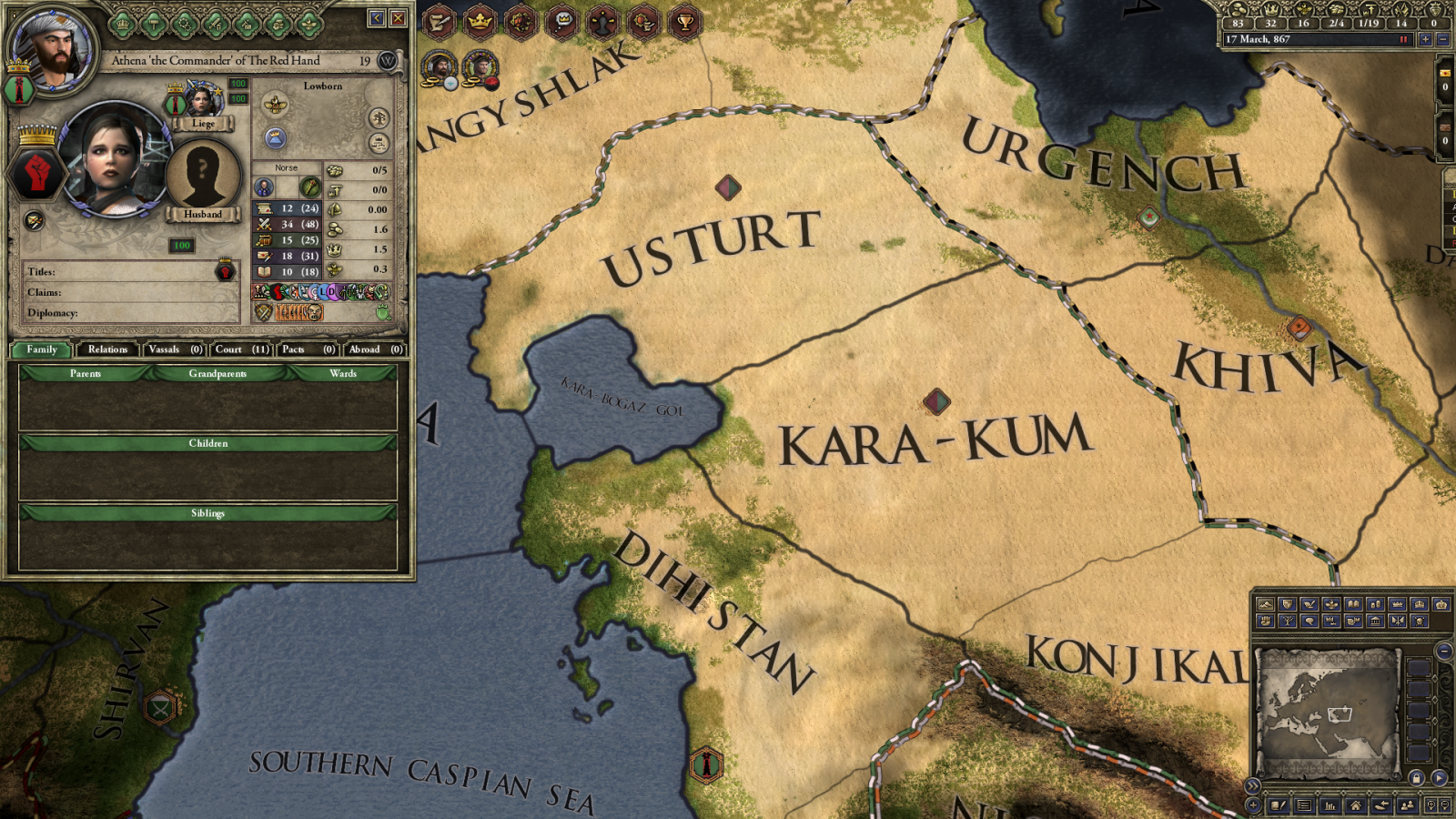Image resolution: width=1456 pixels, height=819 pixels.
Task: Expand the bottom toolbar with the double chevron
Action: (x=1253, y=785)
